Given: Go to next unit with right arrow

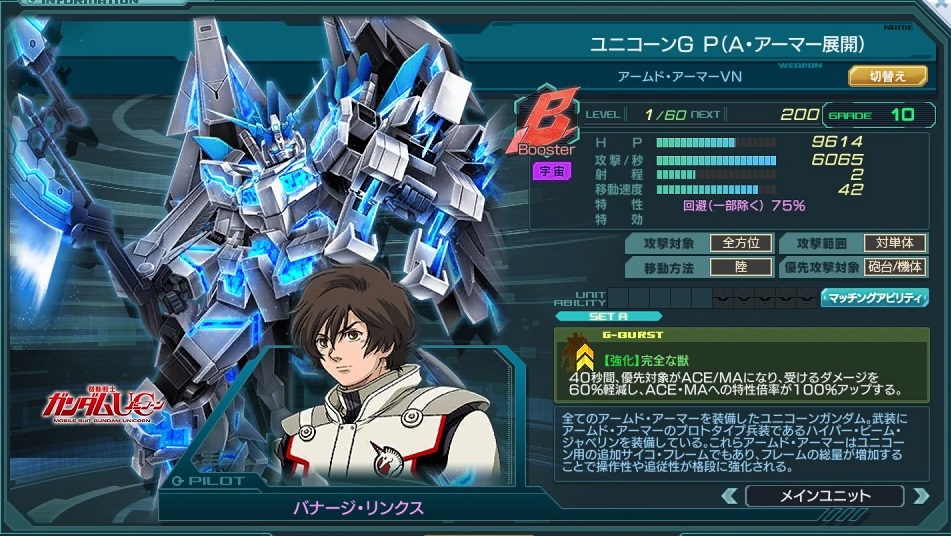Looking at the screenshot, I should coord(919,496).
